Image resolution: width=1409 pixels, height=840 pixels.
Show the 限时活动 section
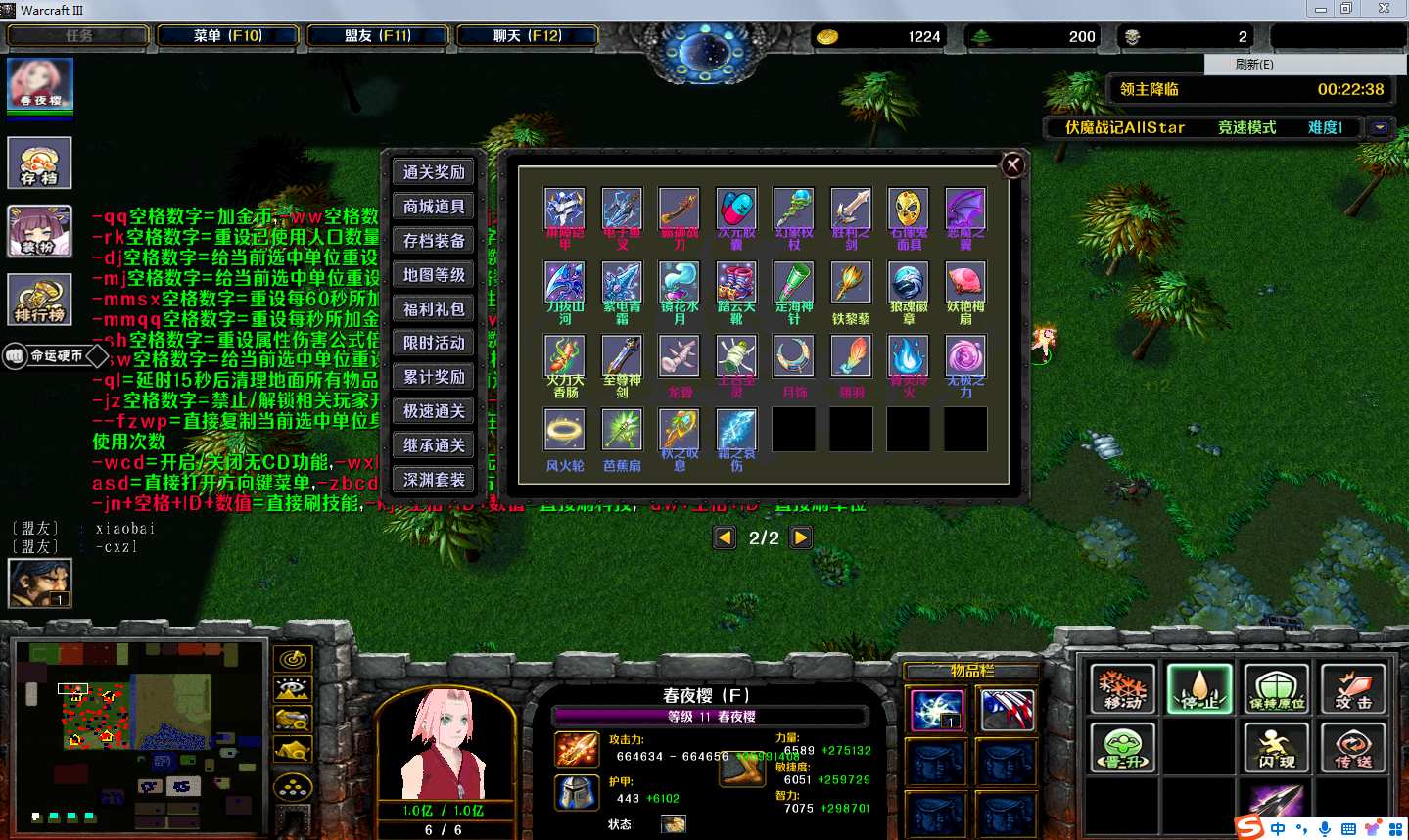tap(434, 343)
